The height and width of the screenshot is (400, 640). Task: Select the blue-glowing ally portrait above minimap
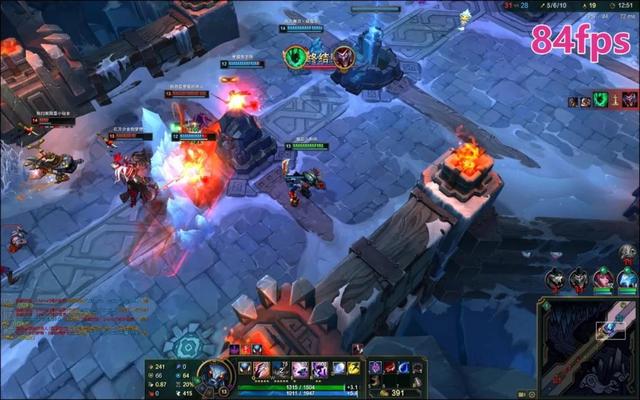pyautogui.click(x=627, y=279)
